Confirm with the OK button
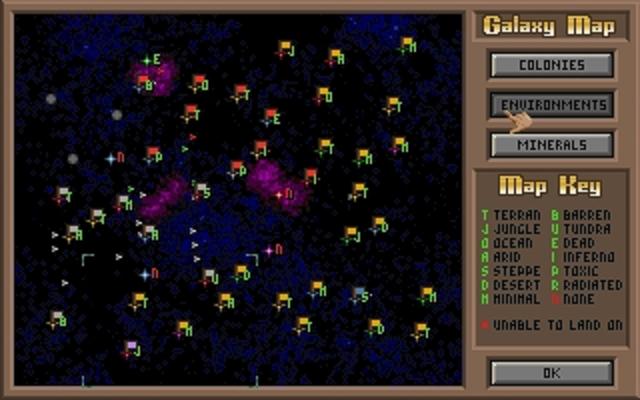 (x=551, y=372)
